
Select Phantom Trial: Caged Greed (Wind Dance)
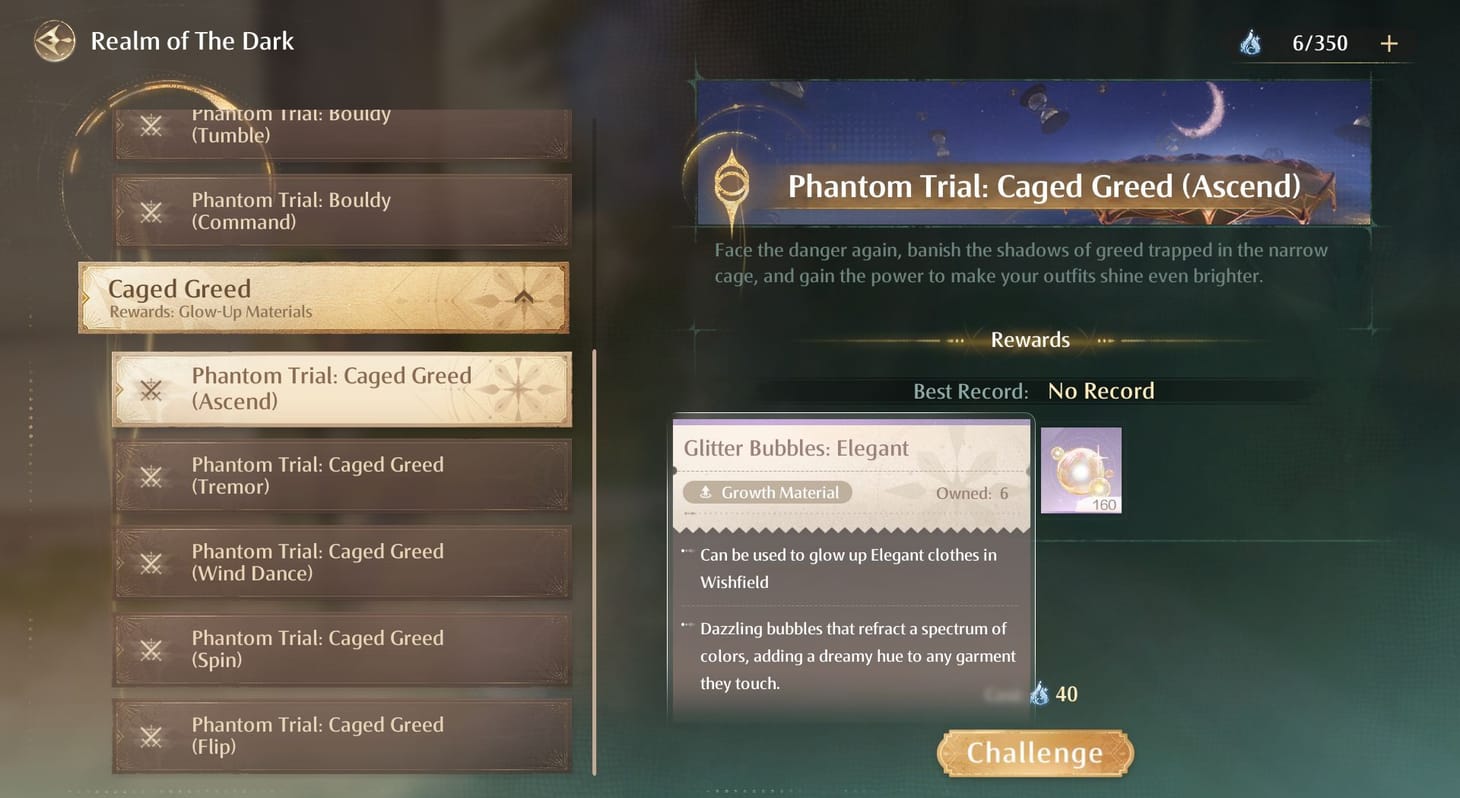tap(340, 562)
